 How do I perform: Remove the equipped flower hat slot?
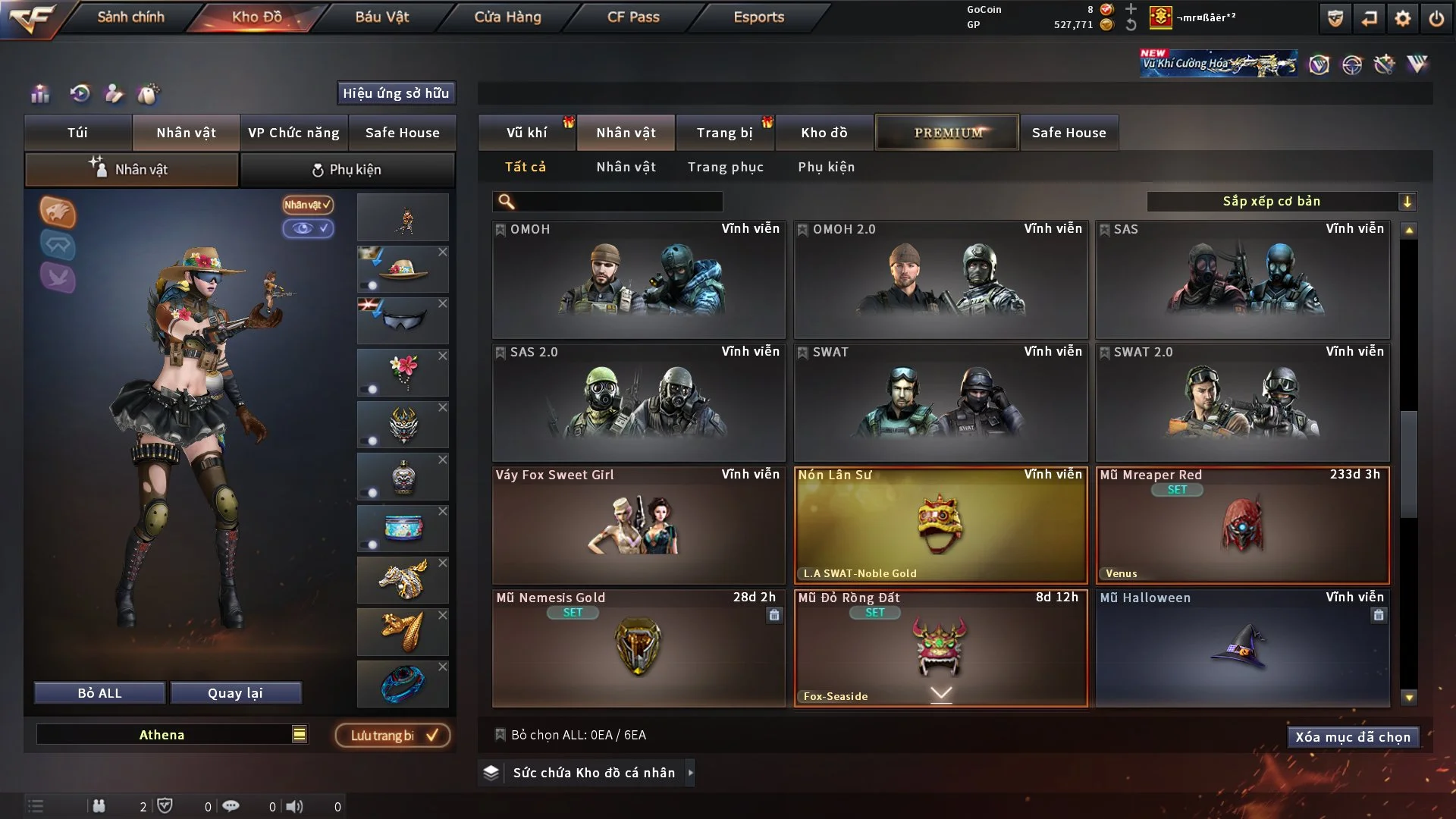[x=443, y=252]
